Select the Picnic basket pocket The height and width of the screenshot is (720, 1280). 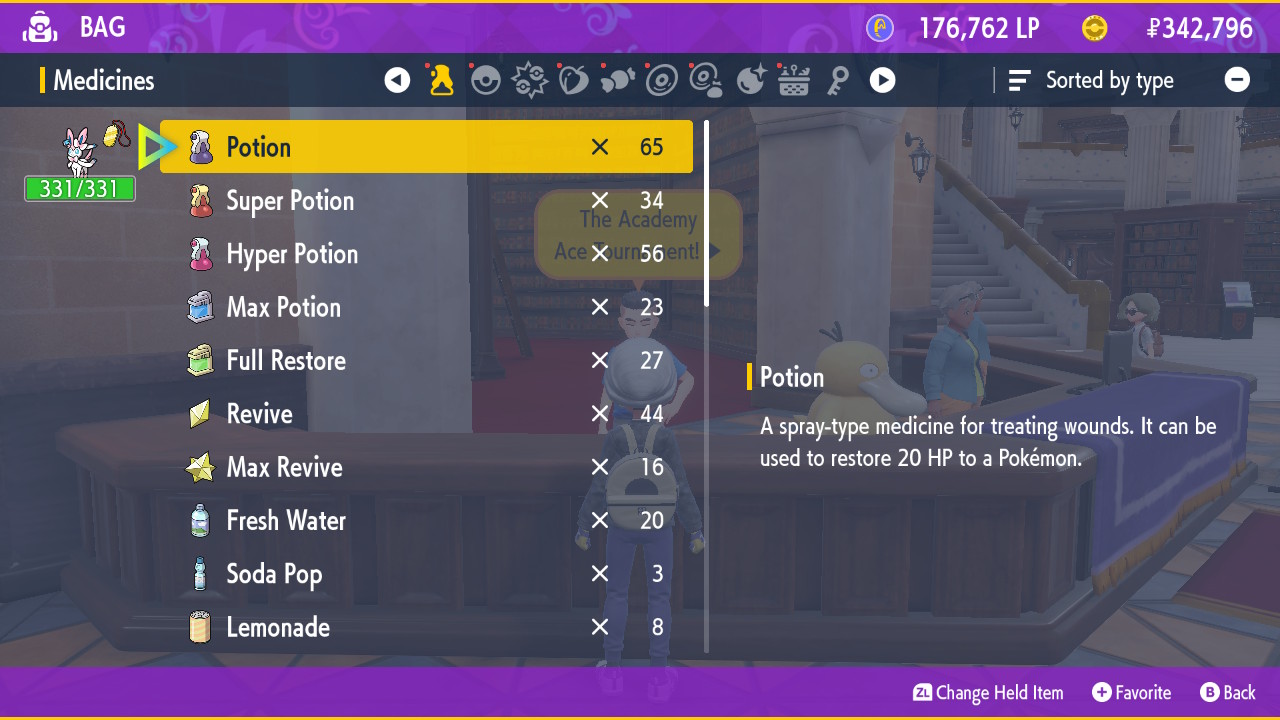point(793,80)
